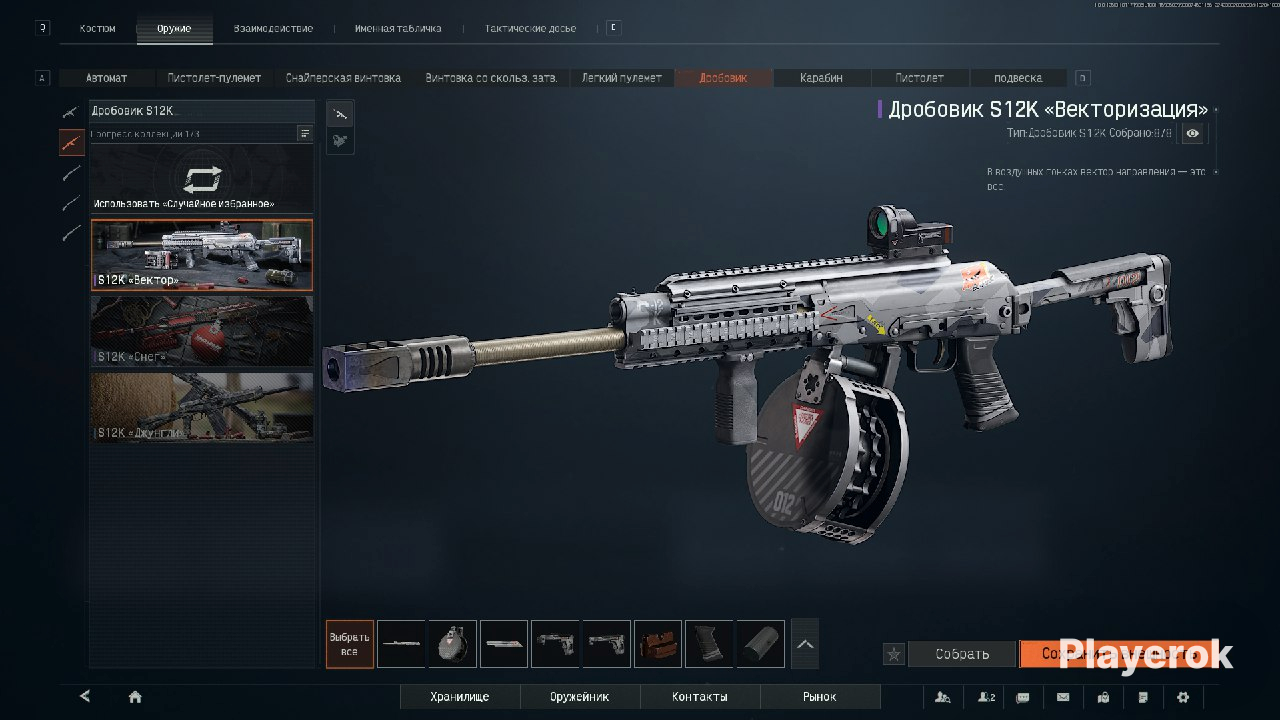Click the Выбрать все button
Screen dimensions: 1280x720
pos(349,644)
